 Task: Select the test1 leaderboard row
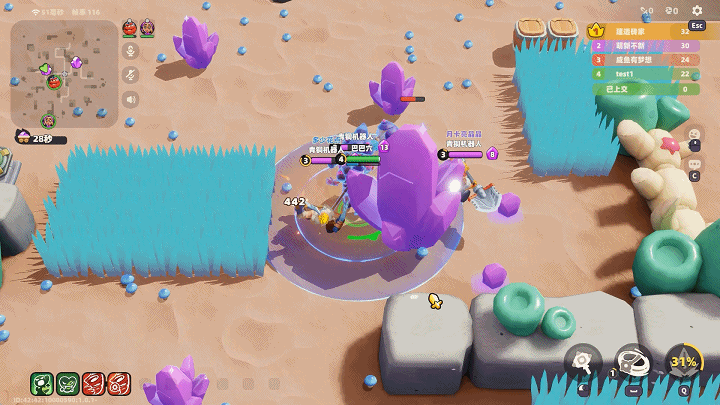(642, 74)
